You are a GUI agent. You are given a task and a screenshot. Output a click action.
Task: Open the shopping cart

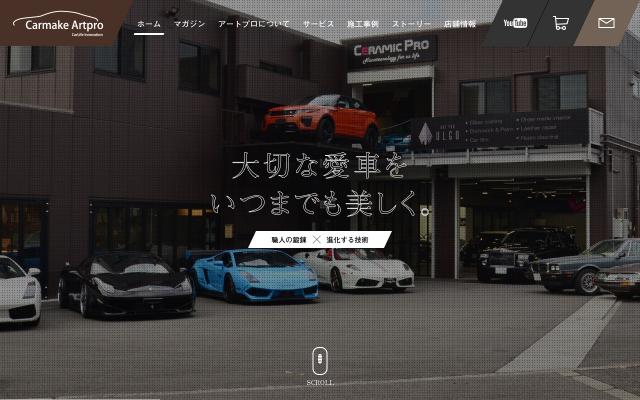(x=560, y=22)
